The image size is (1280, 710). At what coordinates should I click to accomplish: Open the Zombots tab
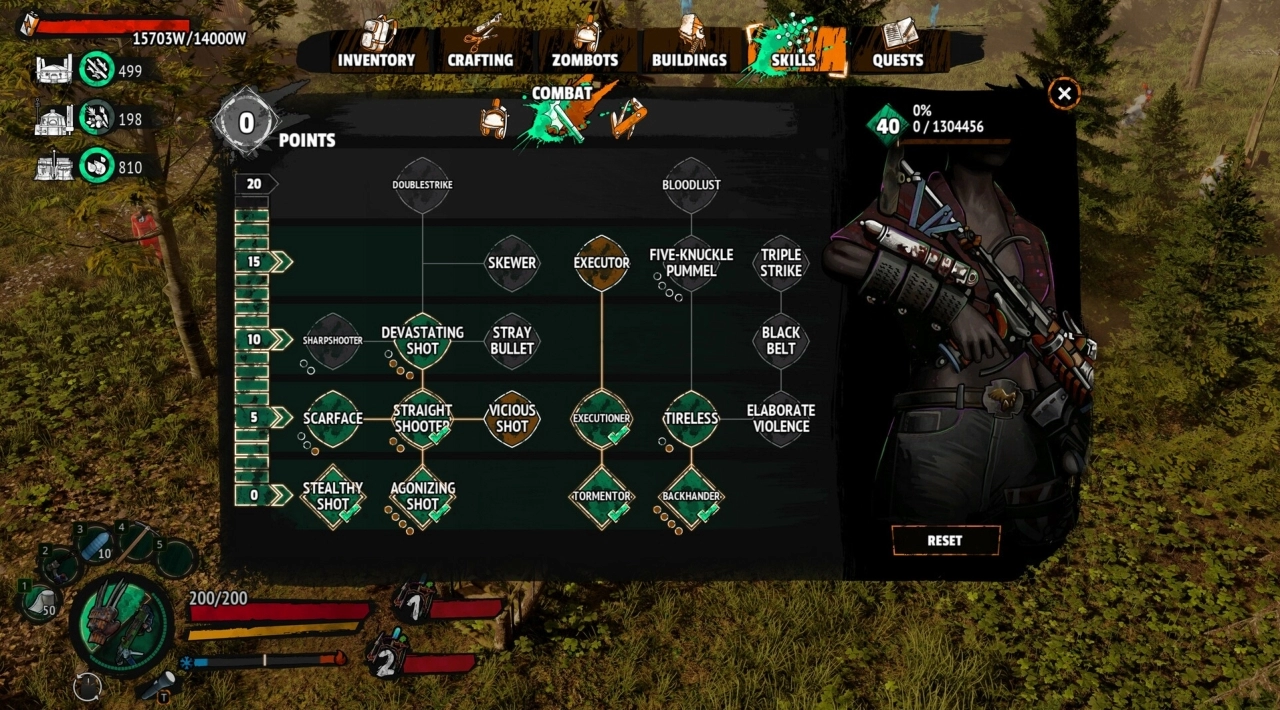click(585, 59)
